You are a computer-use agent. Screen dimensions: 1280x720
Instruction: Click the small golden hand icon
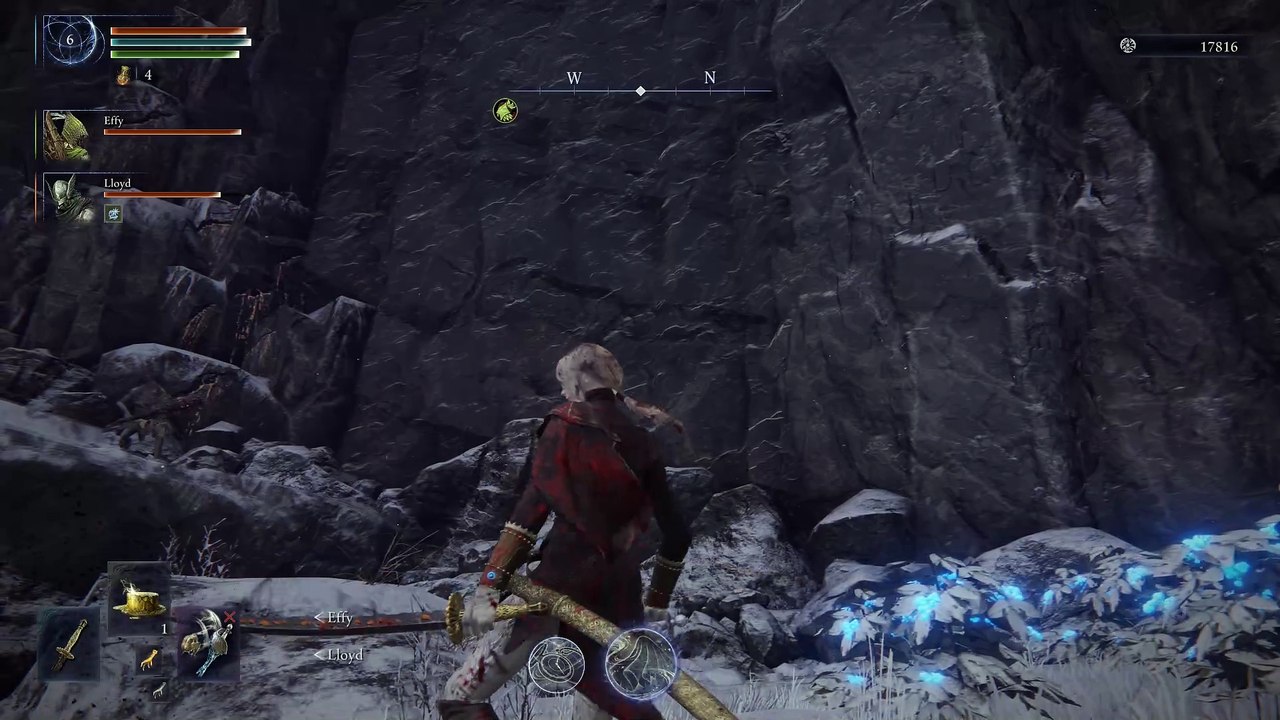click(148, 659)
